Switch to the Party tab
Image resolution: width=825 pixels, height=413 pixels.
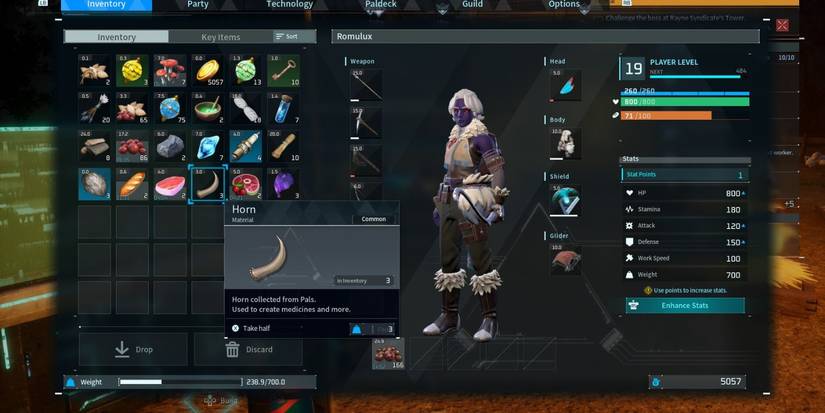click(x=198, y=4)
